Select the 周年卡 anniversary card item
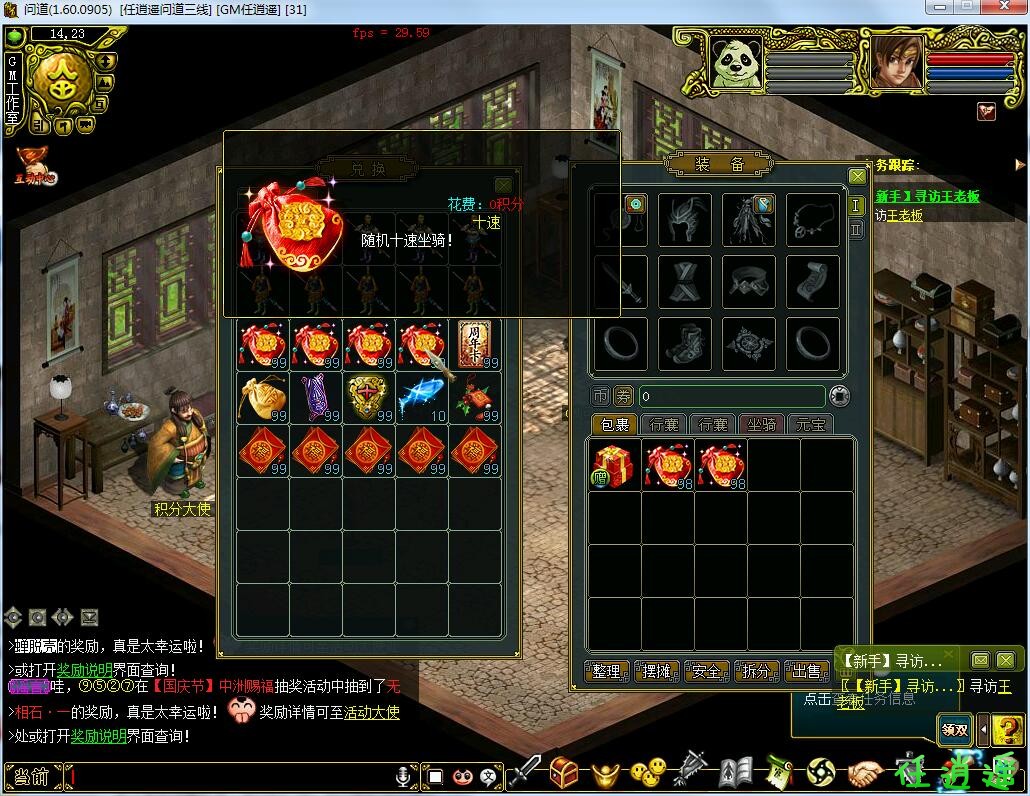 pos(475,344)
